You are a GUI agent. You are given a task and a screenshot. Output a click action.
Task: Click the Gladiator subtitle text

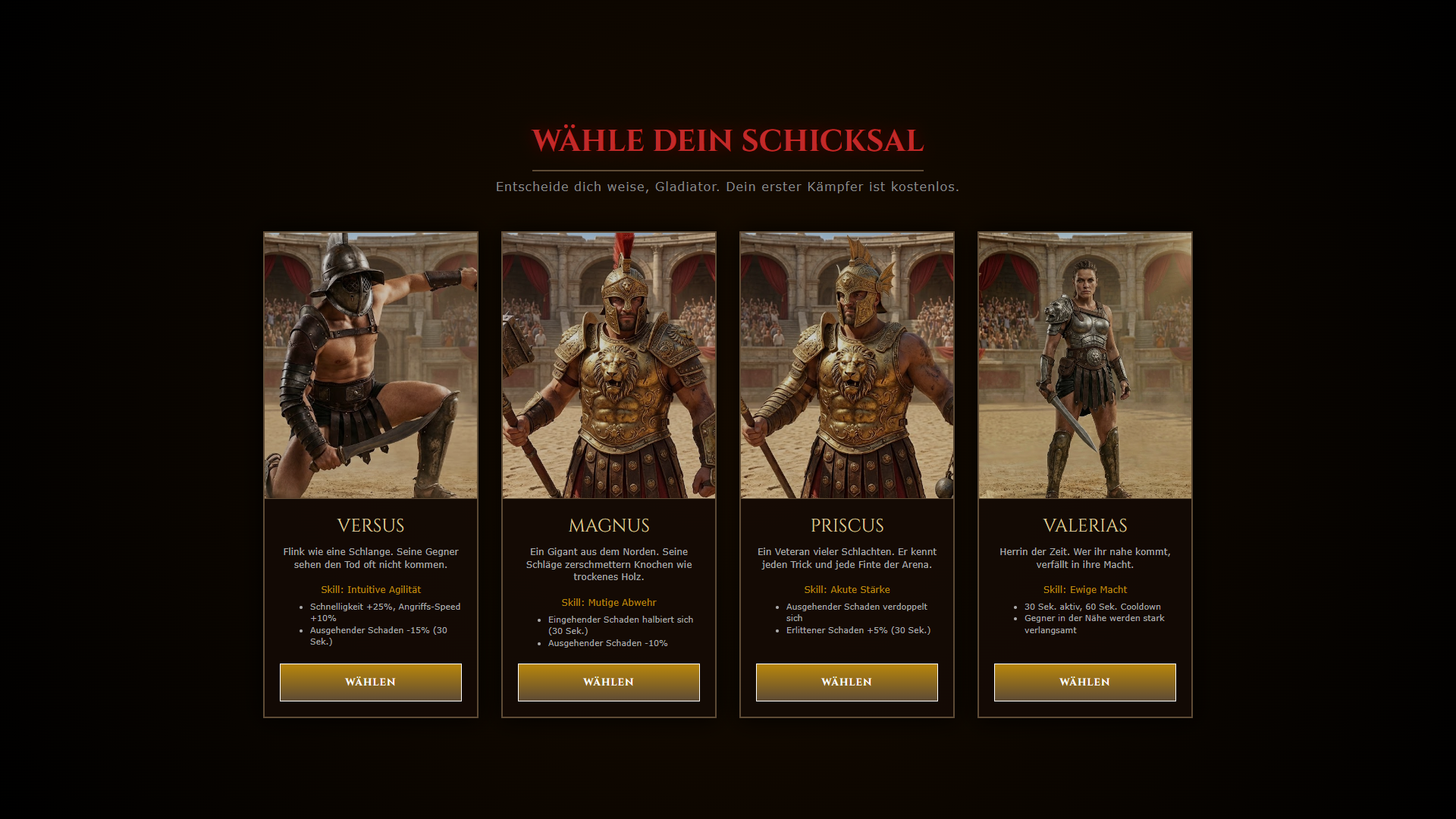tap(727, 186)
